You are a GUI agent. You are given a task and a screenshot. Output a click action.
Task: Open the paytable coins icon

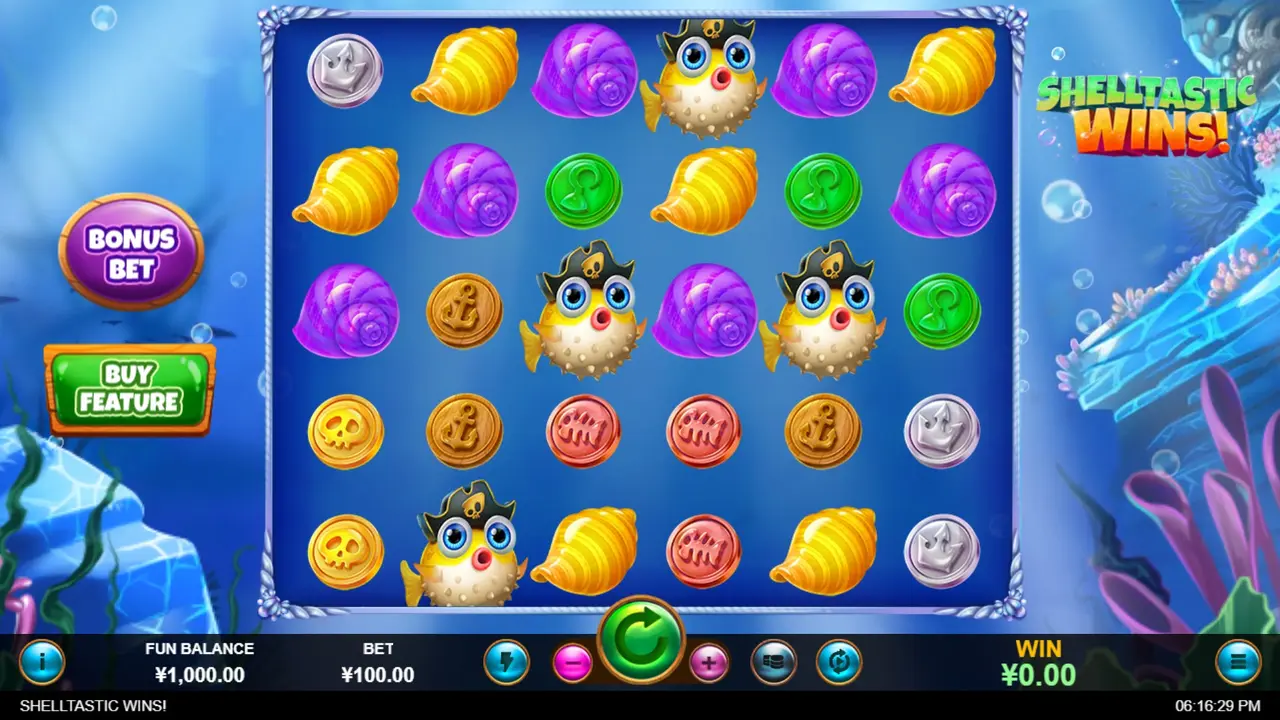pyautogui.click(x=773, y=661)
